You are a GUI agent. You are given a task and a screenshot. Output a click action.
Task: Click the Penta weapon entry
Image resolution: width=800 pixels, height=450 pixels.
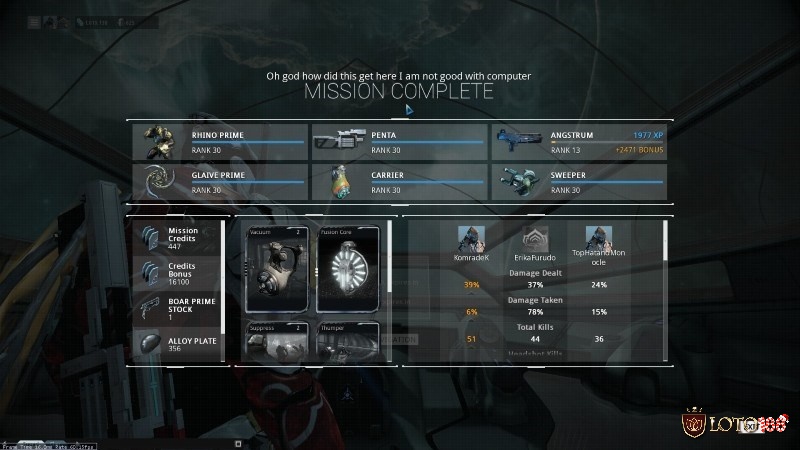pos(398,142)
